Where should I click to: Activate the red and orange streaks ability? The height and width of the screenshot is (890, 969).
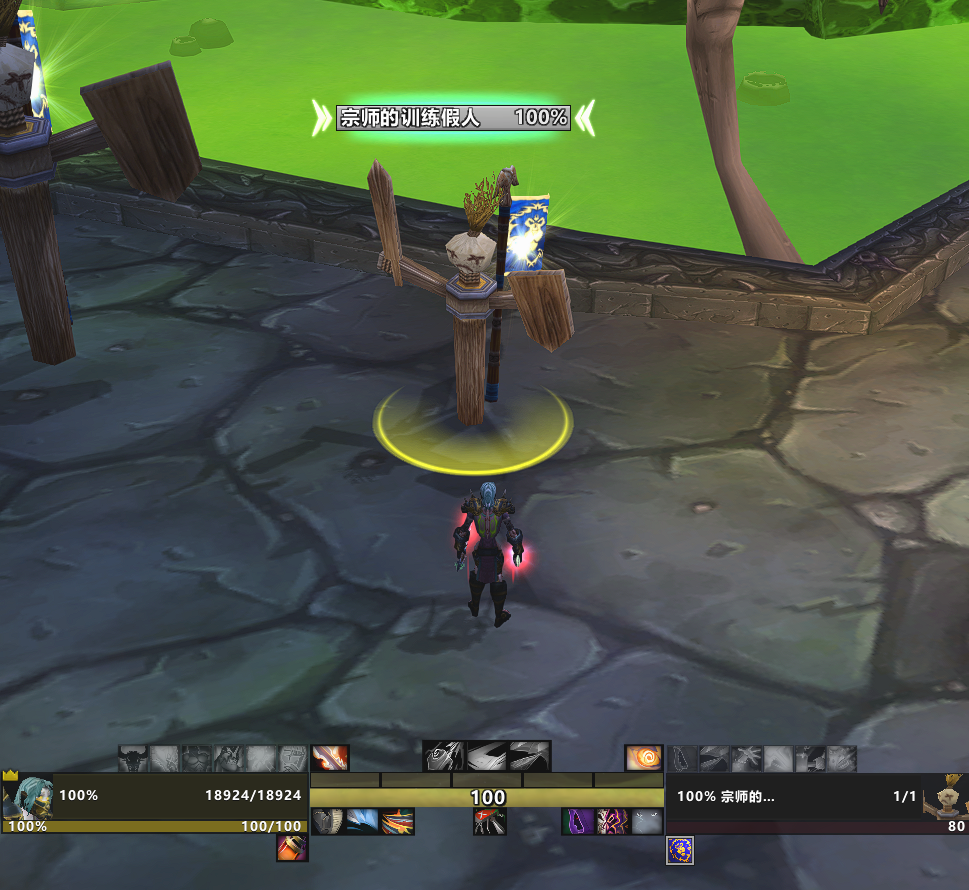click(x=397, y=822)
